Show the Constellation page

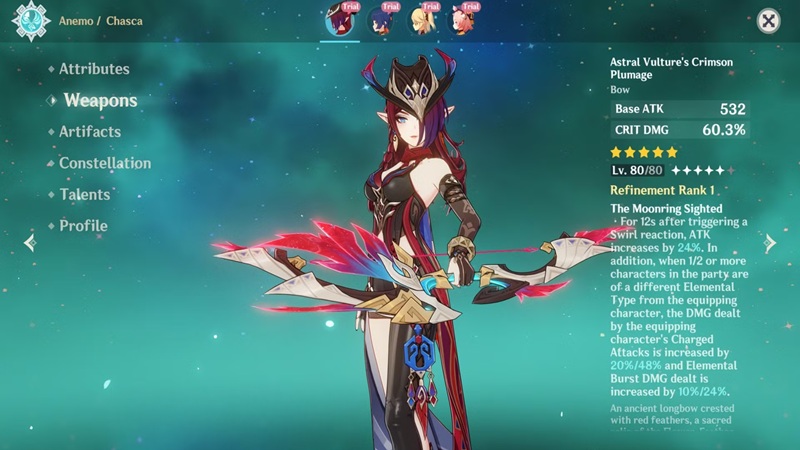[105, 163]
